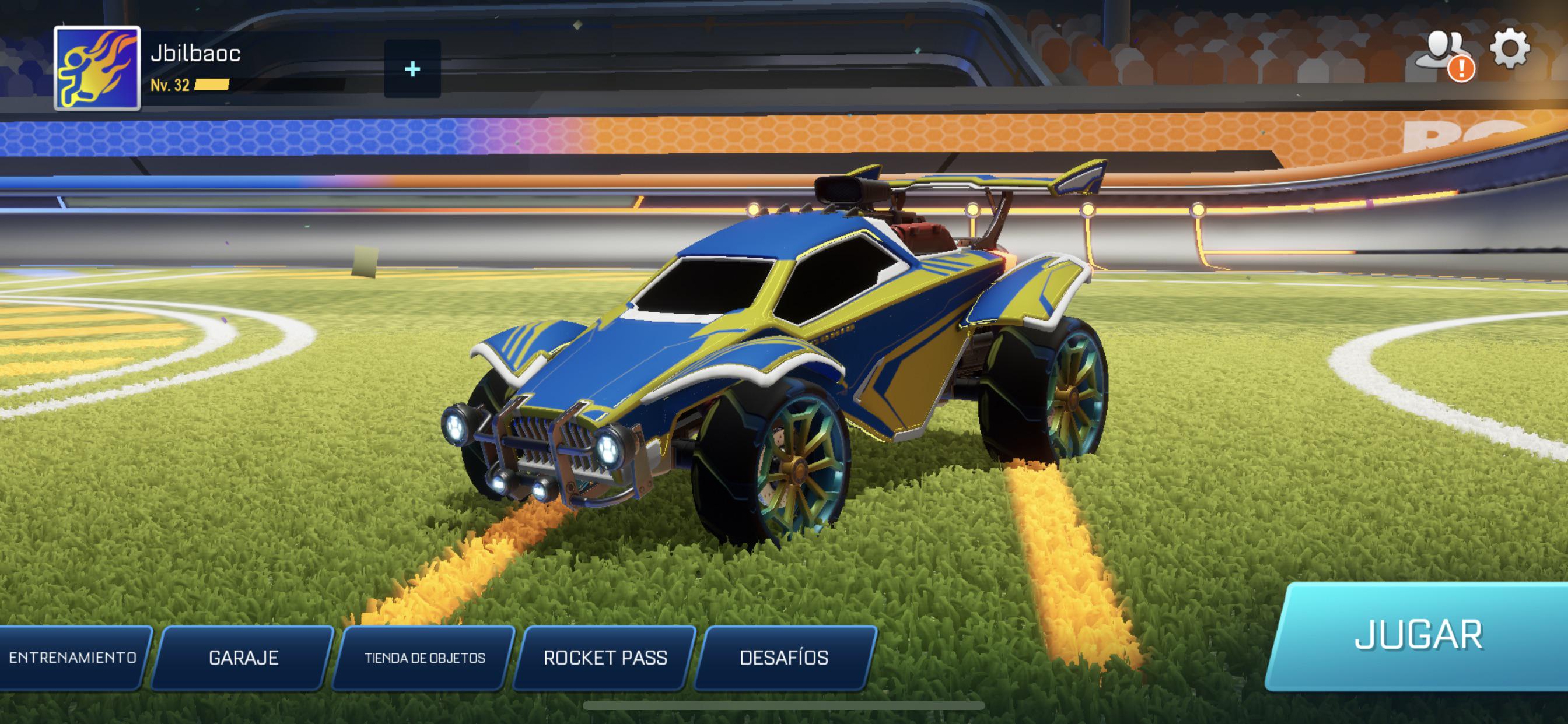
Task: Select the Rocket Pass icon tab
Action: (605, 657)
